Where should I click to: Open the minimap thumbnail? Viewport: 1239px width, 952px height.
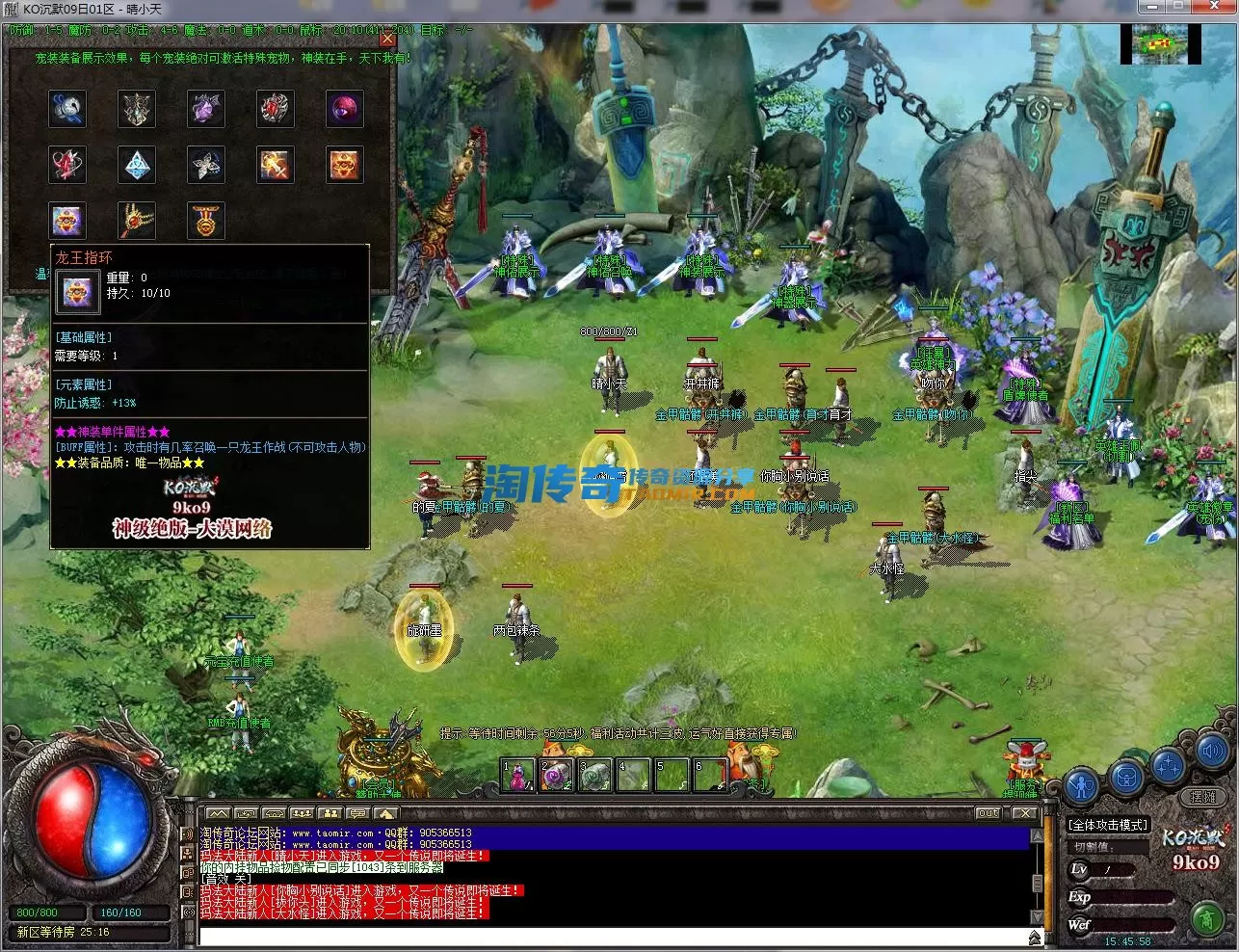[1160, 45]
